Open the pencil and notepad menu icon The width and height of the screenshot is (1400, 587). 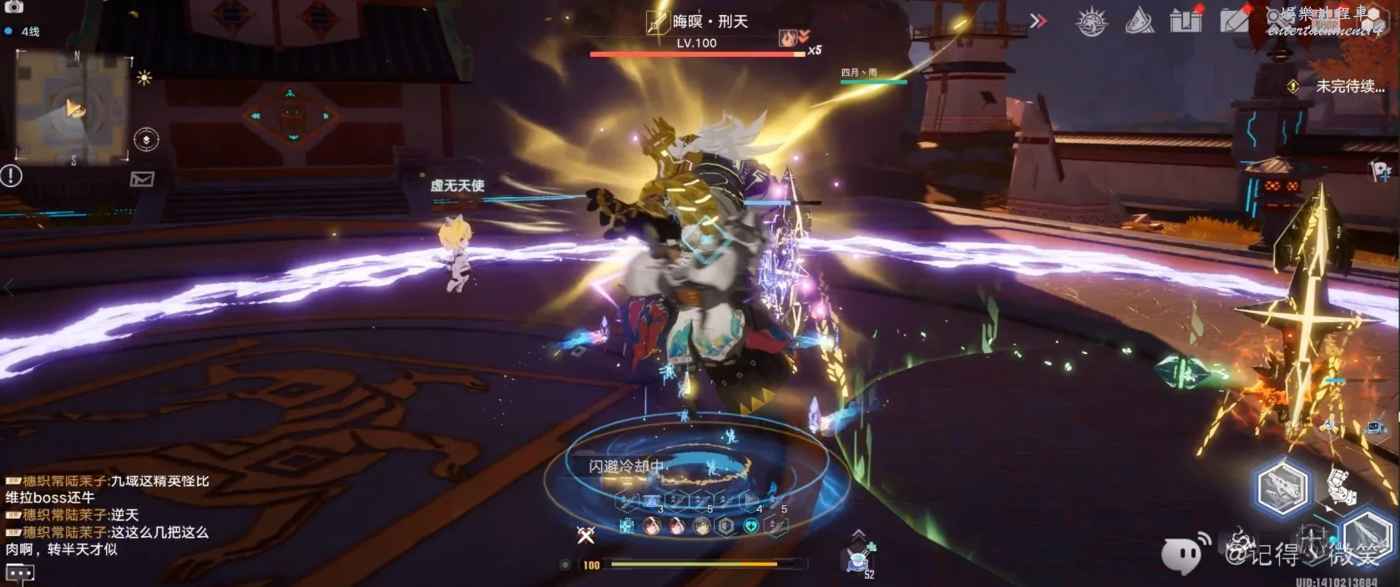point(1236,20)
